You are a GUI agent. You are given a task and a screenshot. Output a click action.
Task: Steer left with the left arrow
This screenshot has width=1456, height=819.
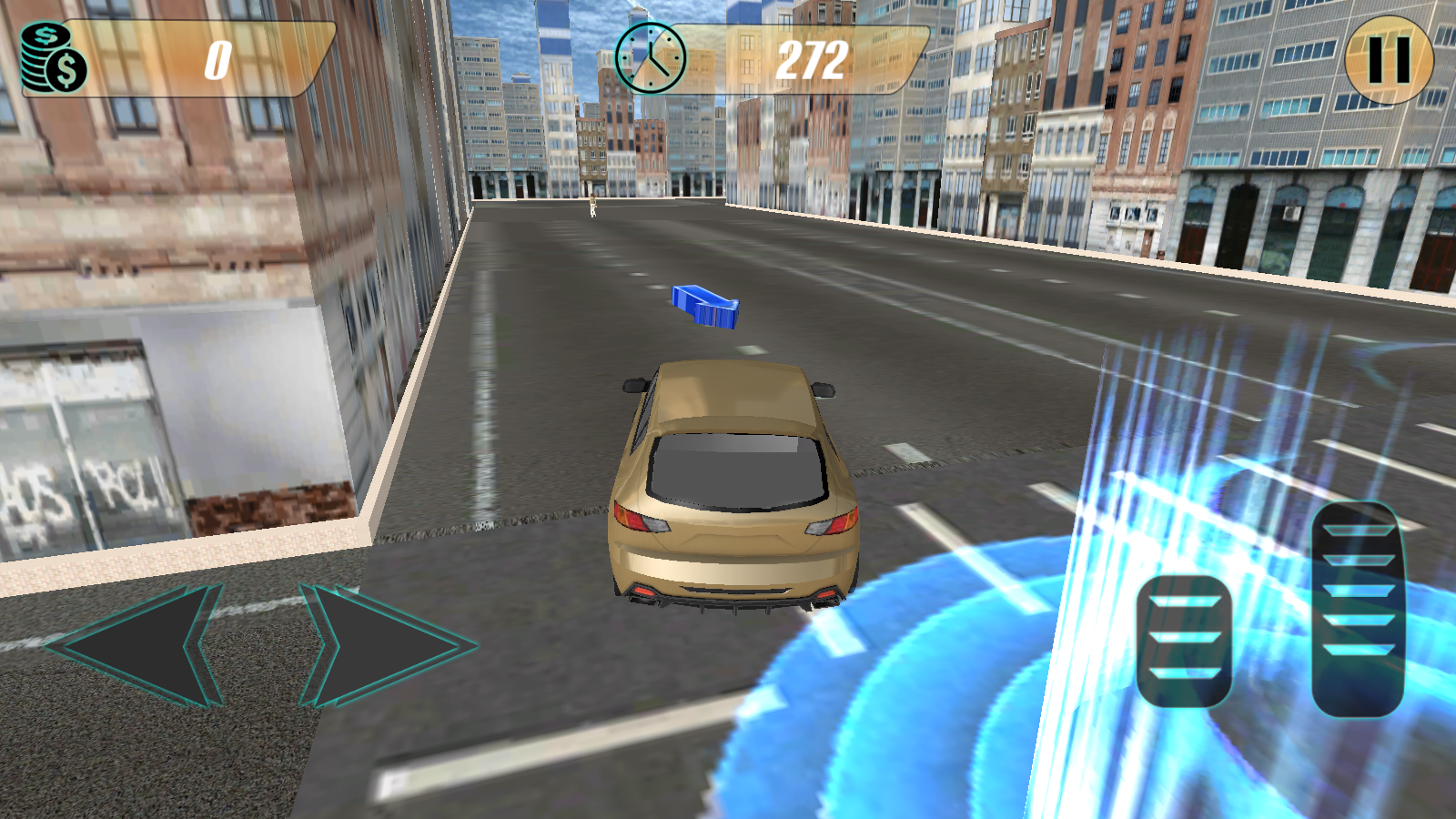click(136, 646)
